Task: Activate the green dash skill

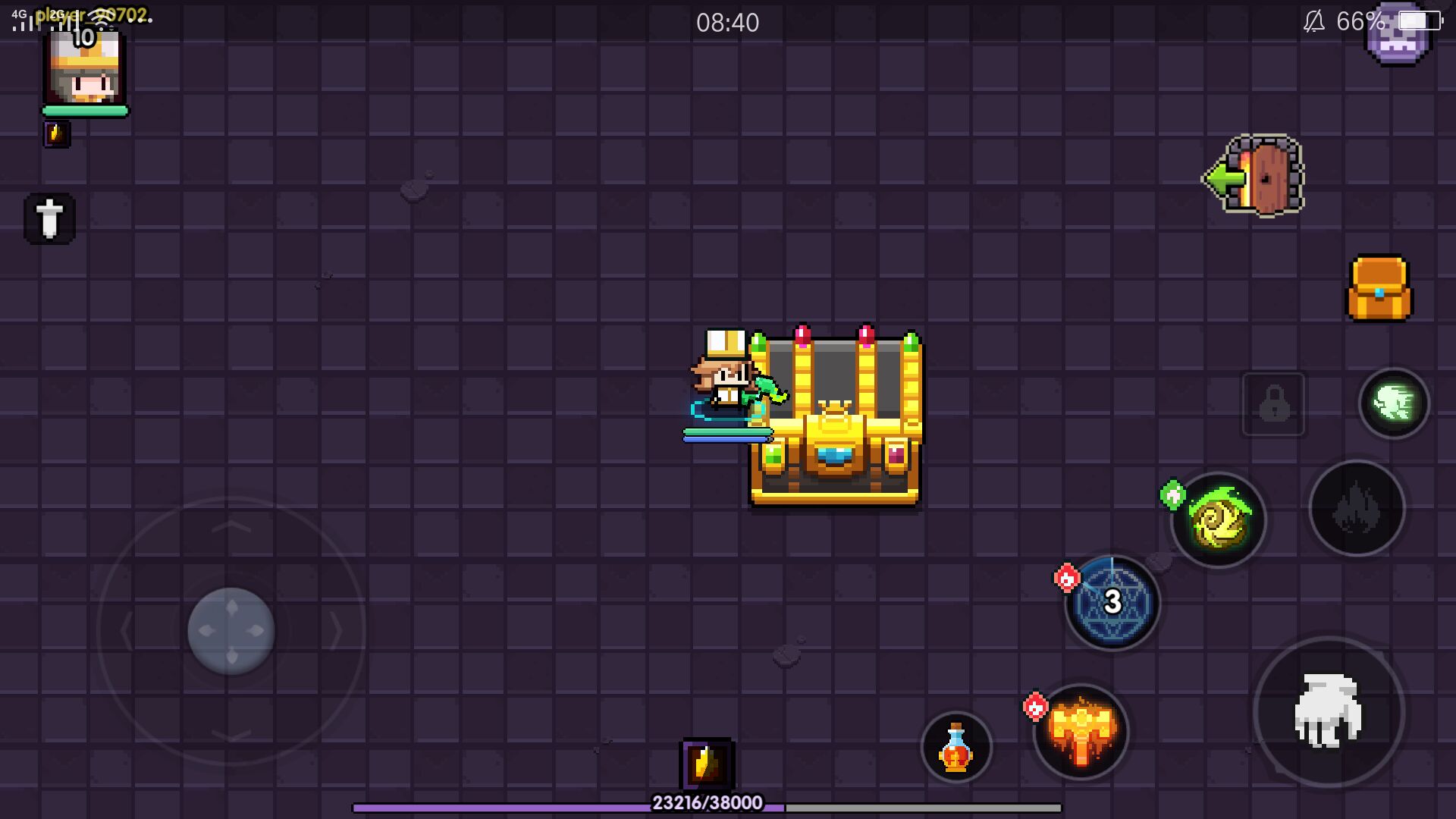Action: pyautogui.click(x=1393, y=403)
